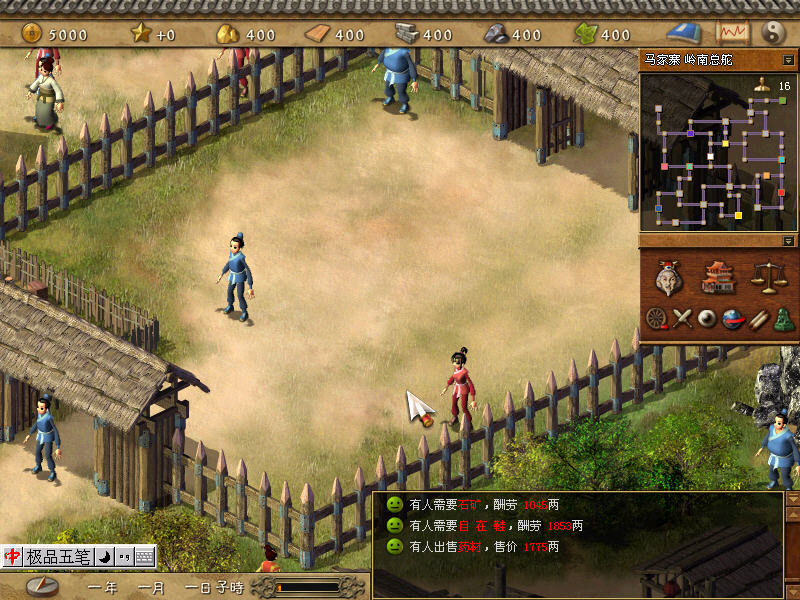The image size is (800, 600).
Task: Toggle the arrow below the minimap
Action: tap(789, 241)
